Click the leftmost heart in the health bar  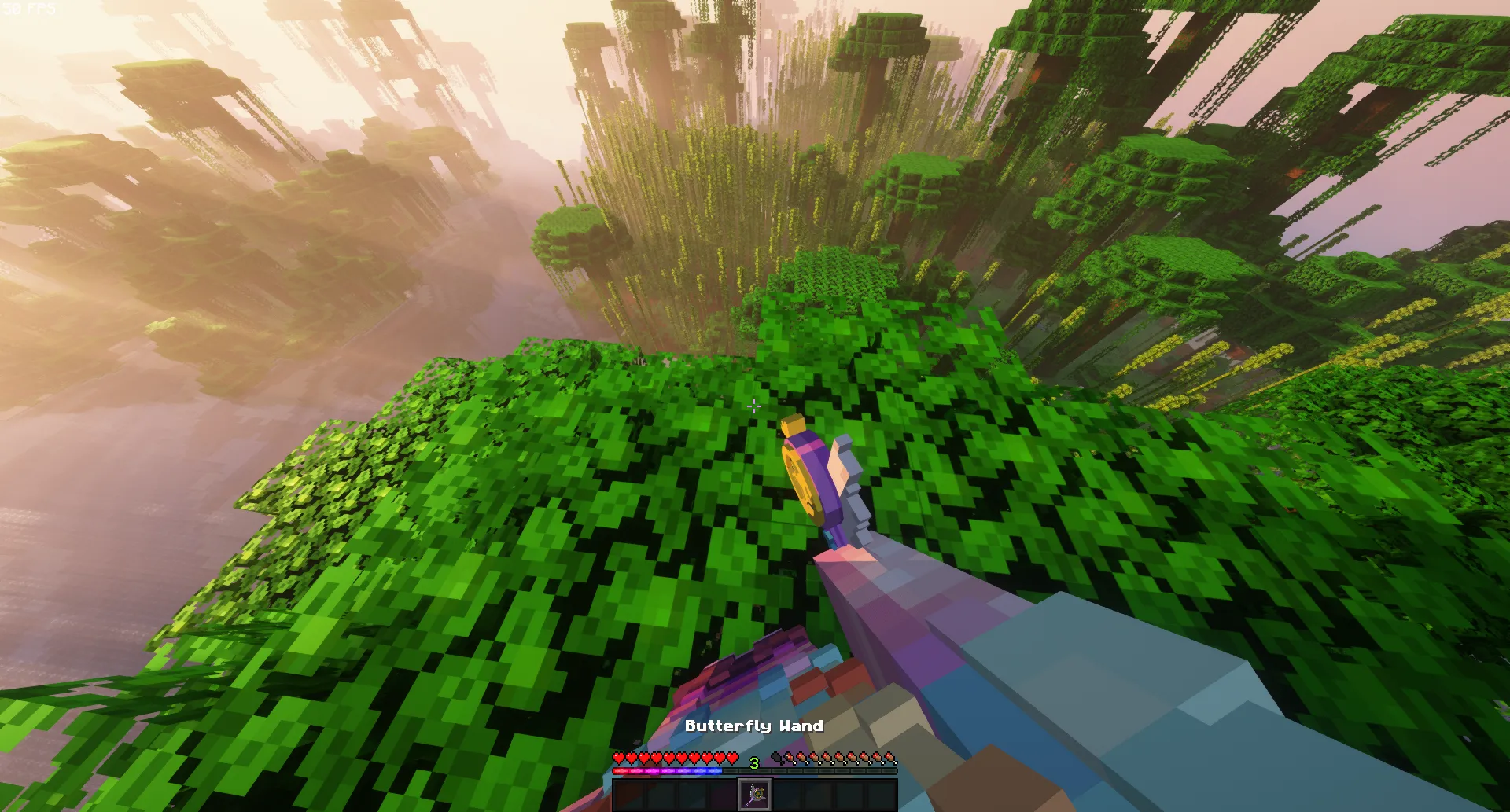(619, 757)
